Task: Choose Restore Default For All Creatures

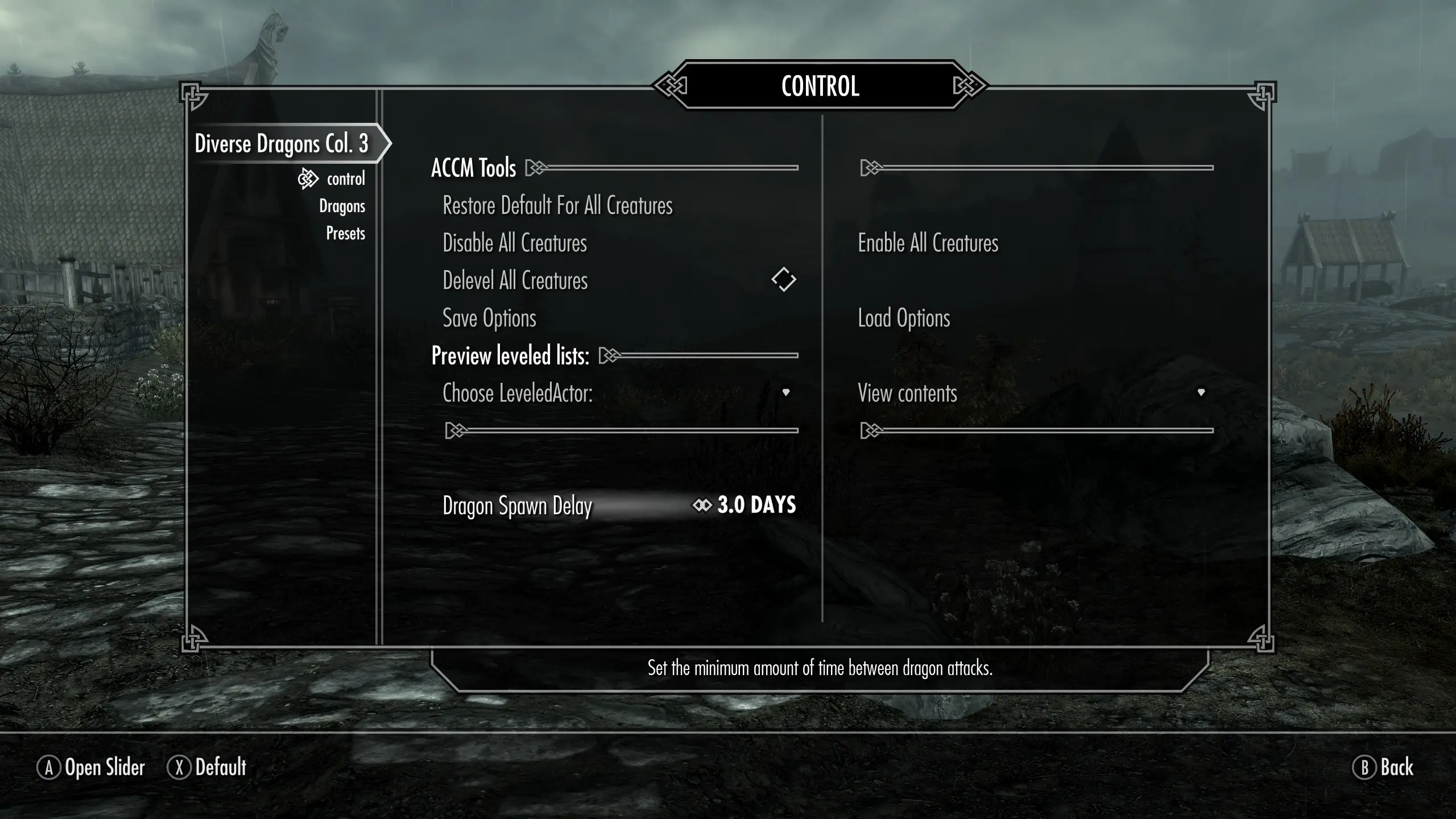Action: pos(557,206)
